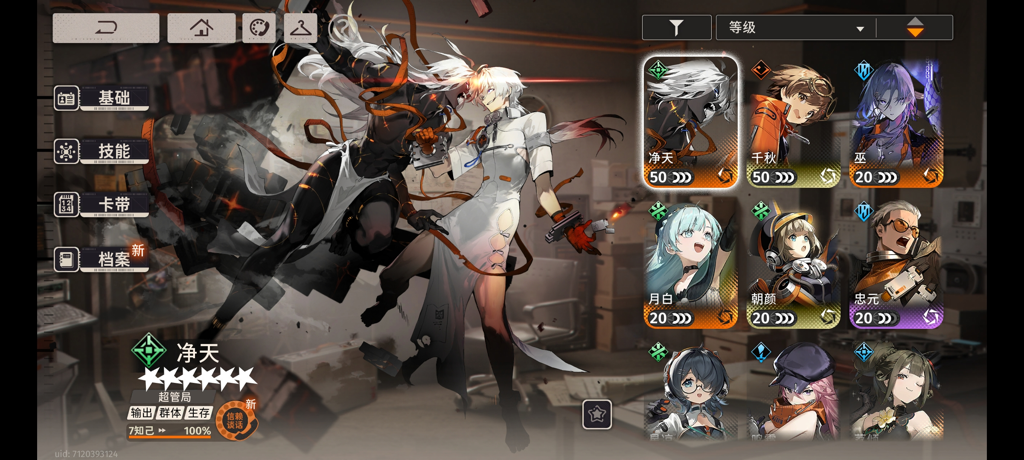Select the 净天 character card
The width and height of the screenshot is (1024, 460).
tap(691, 122)
